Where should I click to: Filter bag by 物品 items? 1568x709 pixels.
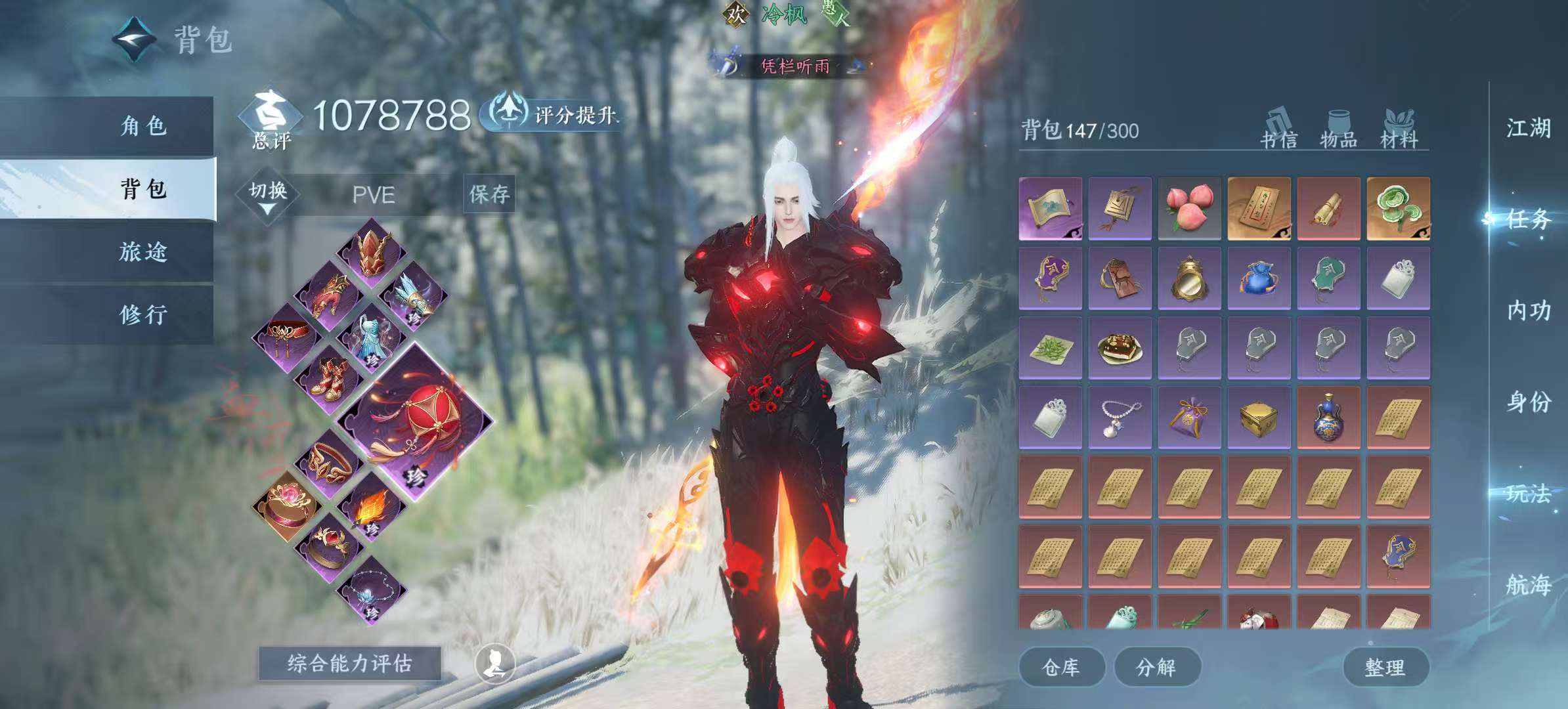[x=1338, y=130]
